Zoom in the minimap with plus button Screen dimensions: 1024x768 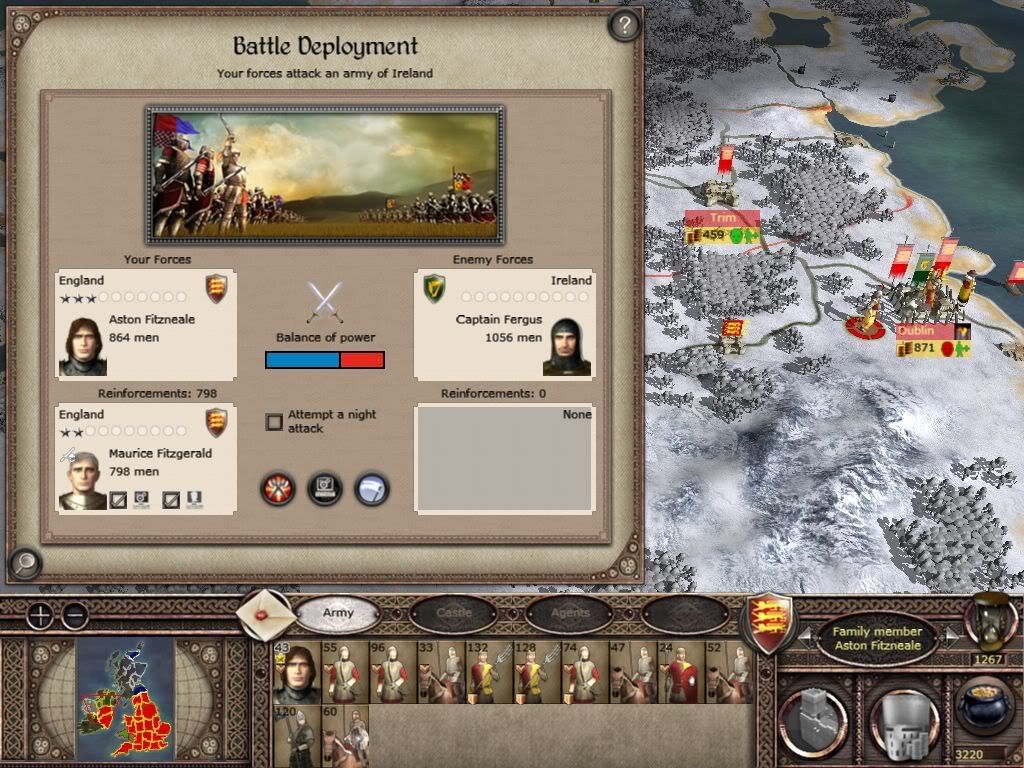(x=39, y=615)
